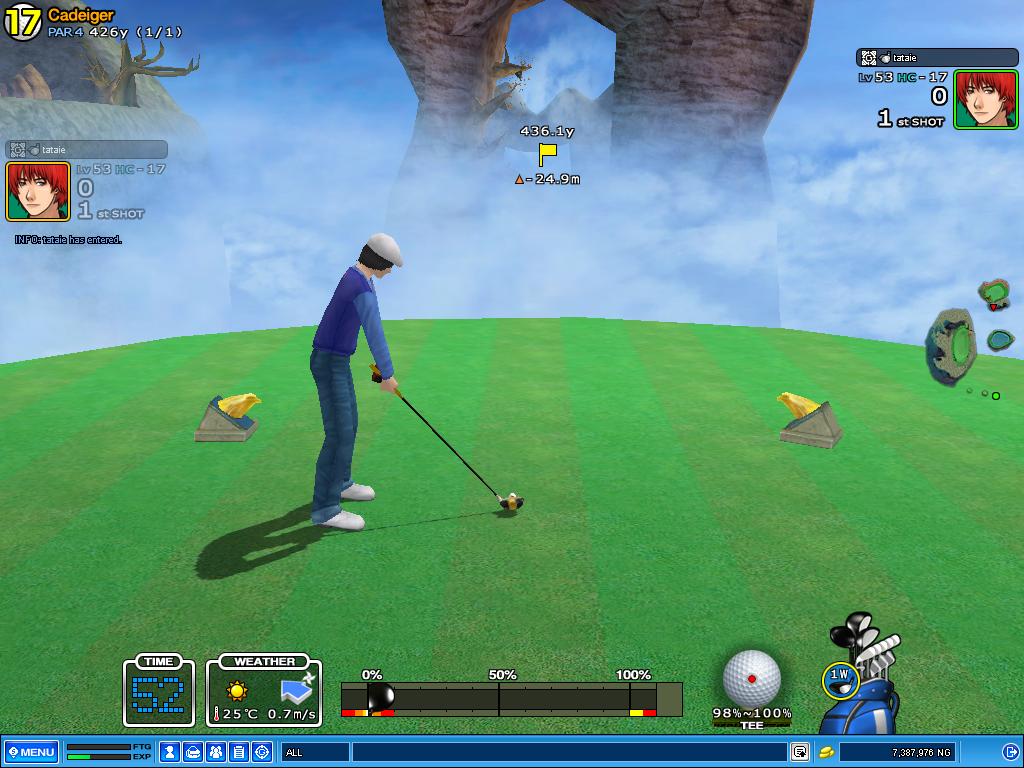This screenshot has width=1024, height=768.
Task: Open the clipboard list icon in the toolbar
Action: click(239, 752)
